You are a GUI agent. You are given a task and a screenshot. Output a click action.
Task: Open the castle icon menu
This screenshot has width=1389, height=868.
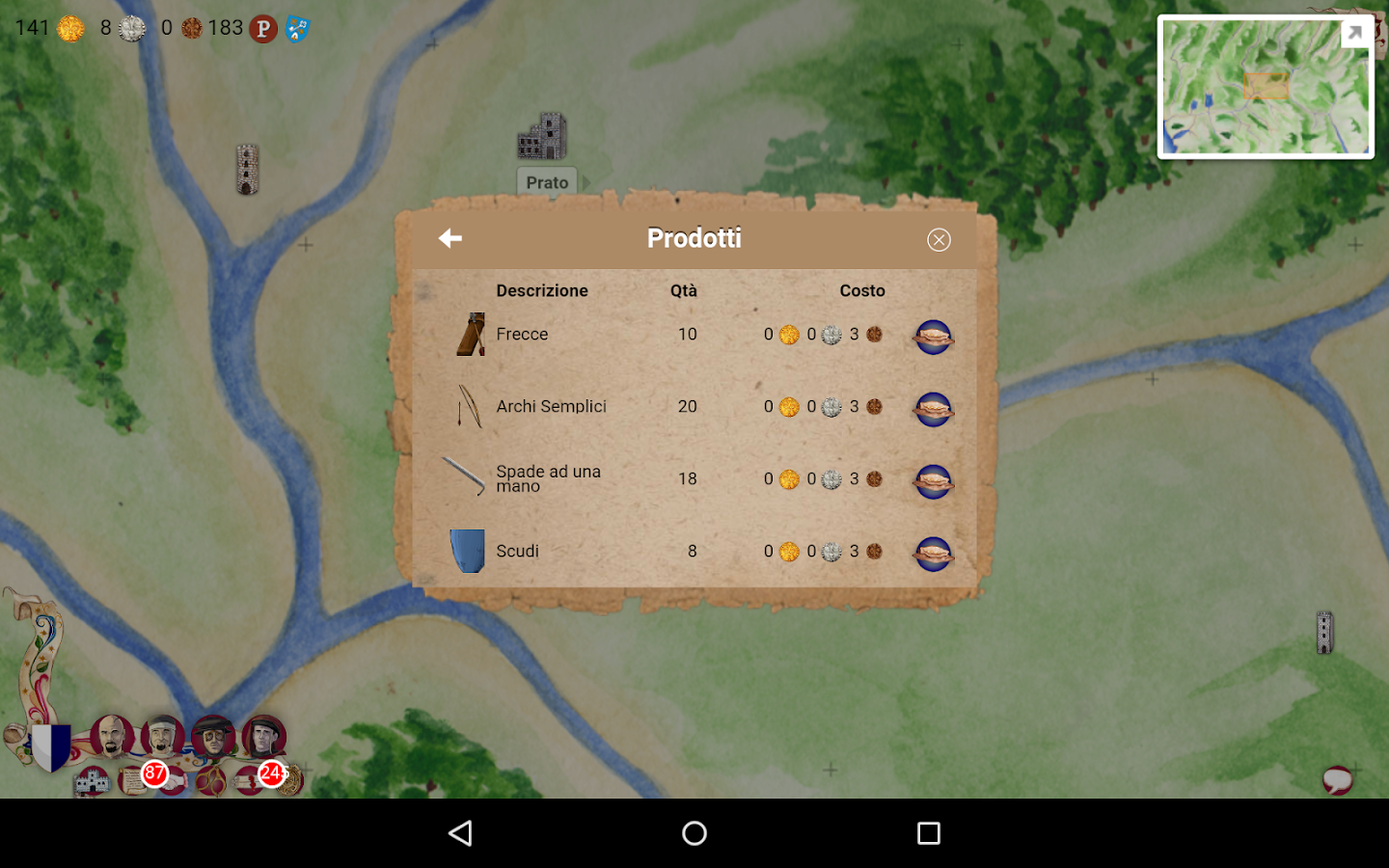click(x=93, y=780)
